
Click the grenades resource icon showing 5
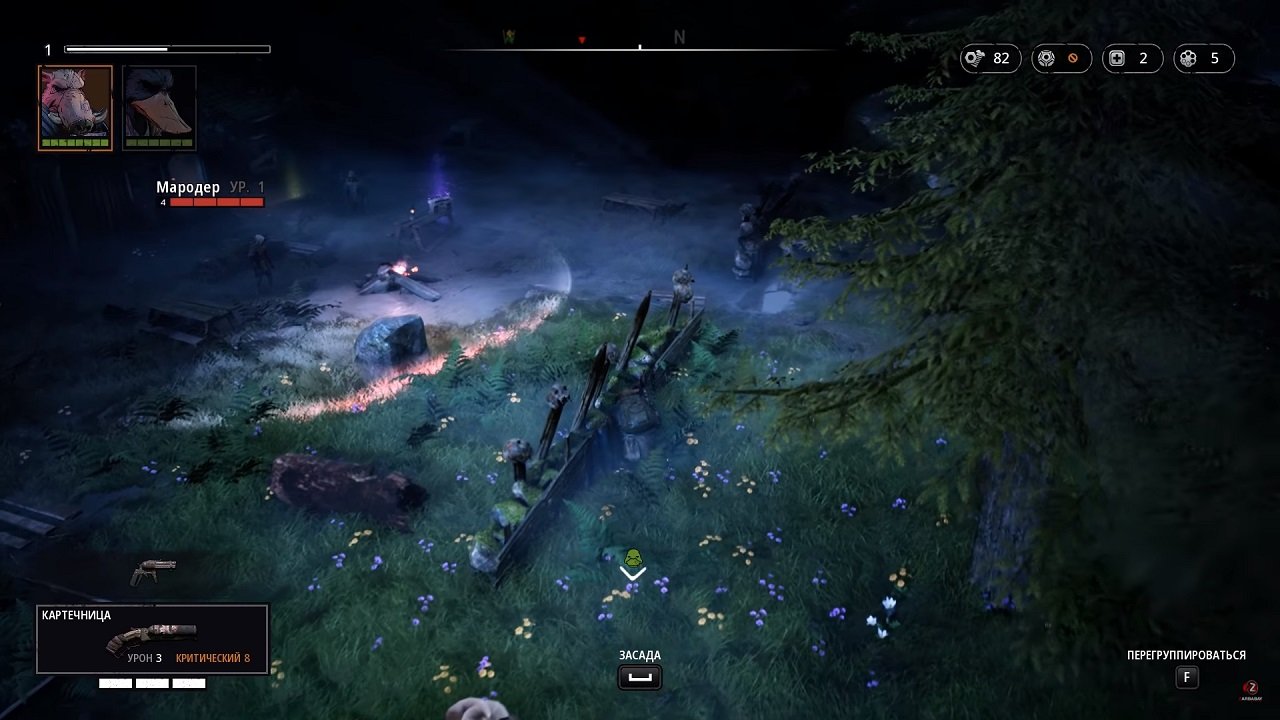tap(1188, 58)
